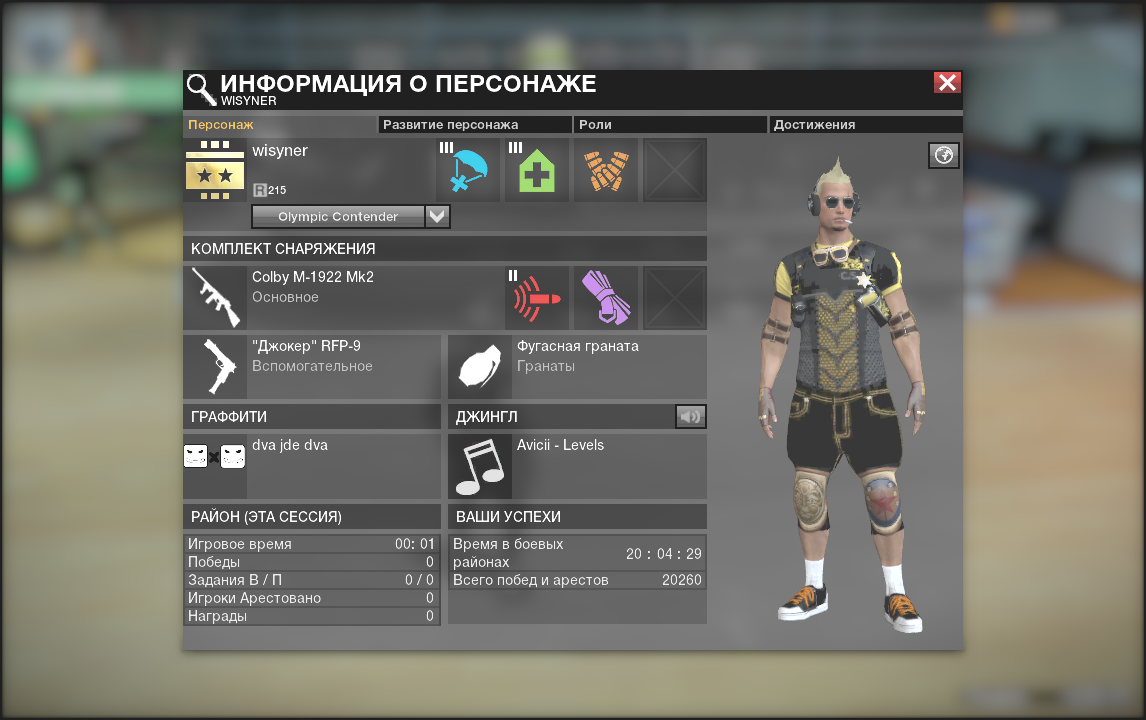Select the Colby M-1922 Mk2 primary weapon
1146x720 pixels.
(215, 297)
